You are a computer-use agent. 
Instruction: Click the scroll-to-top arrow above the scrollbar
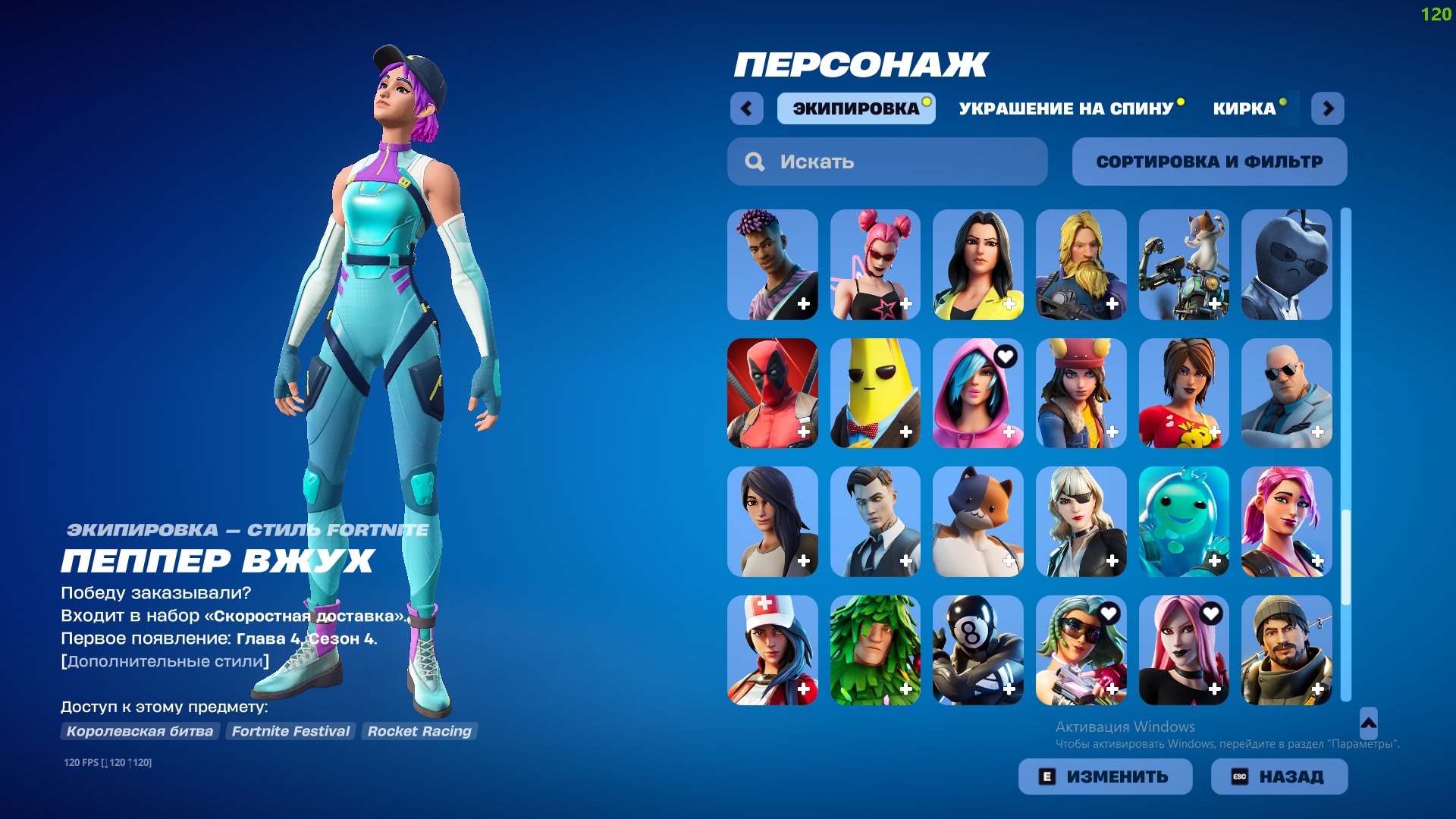[1370, 723]
